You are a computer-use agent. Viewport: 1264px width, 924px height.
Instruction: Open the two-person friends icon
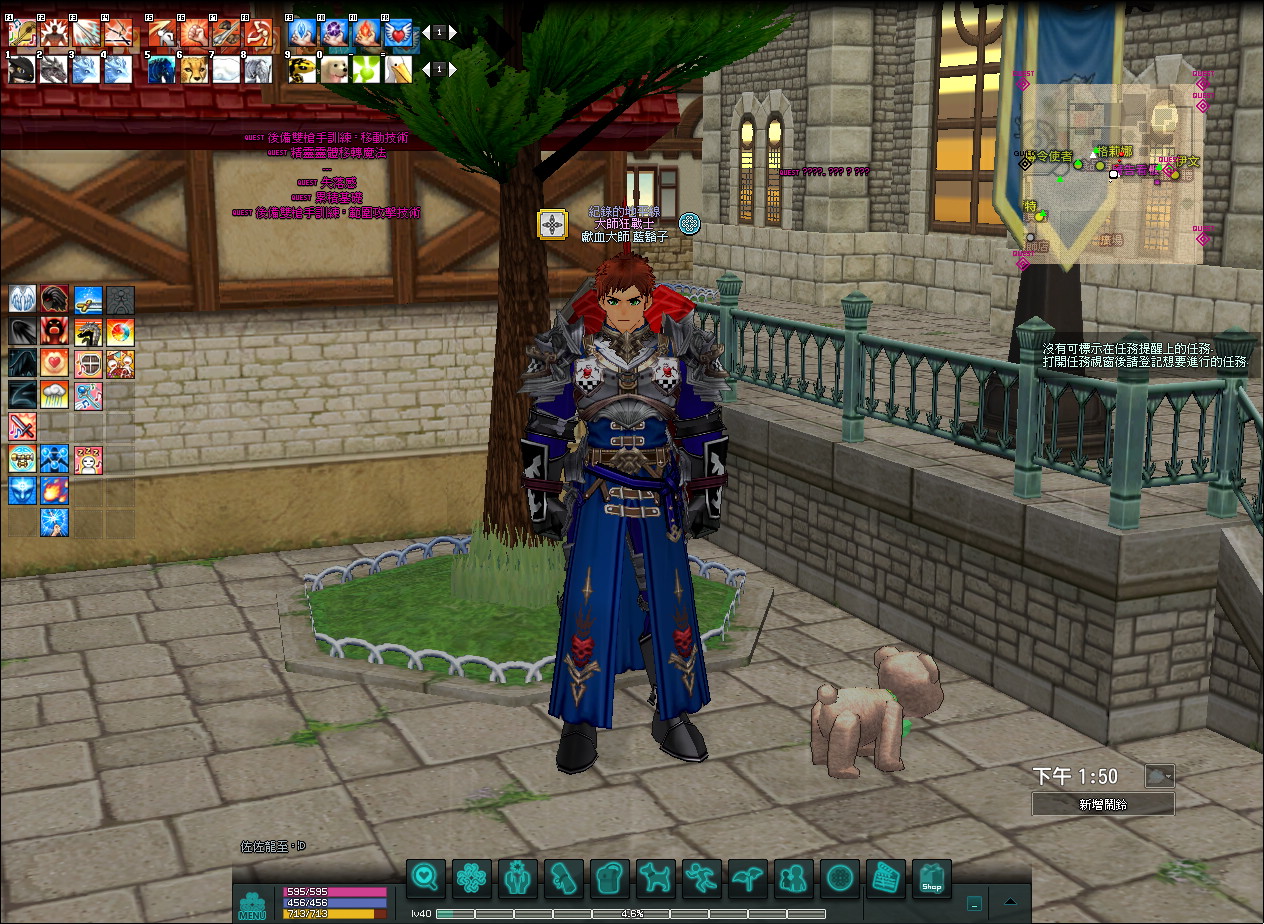[794, 879]
